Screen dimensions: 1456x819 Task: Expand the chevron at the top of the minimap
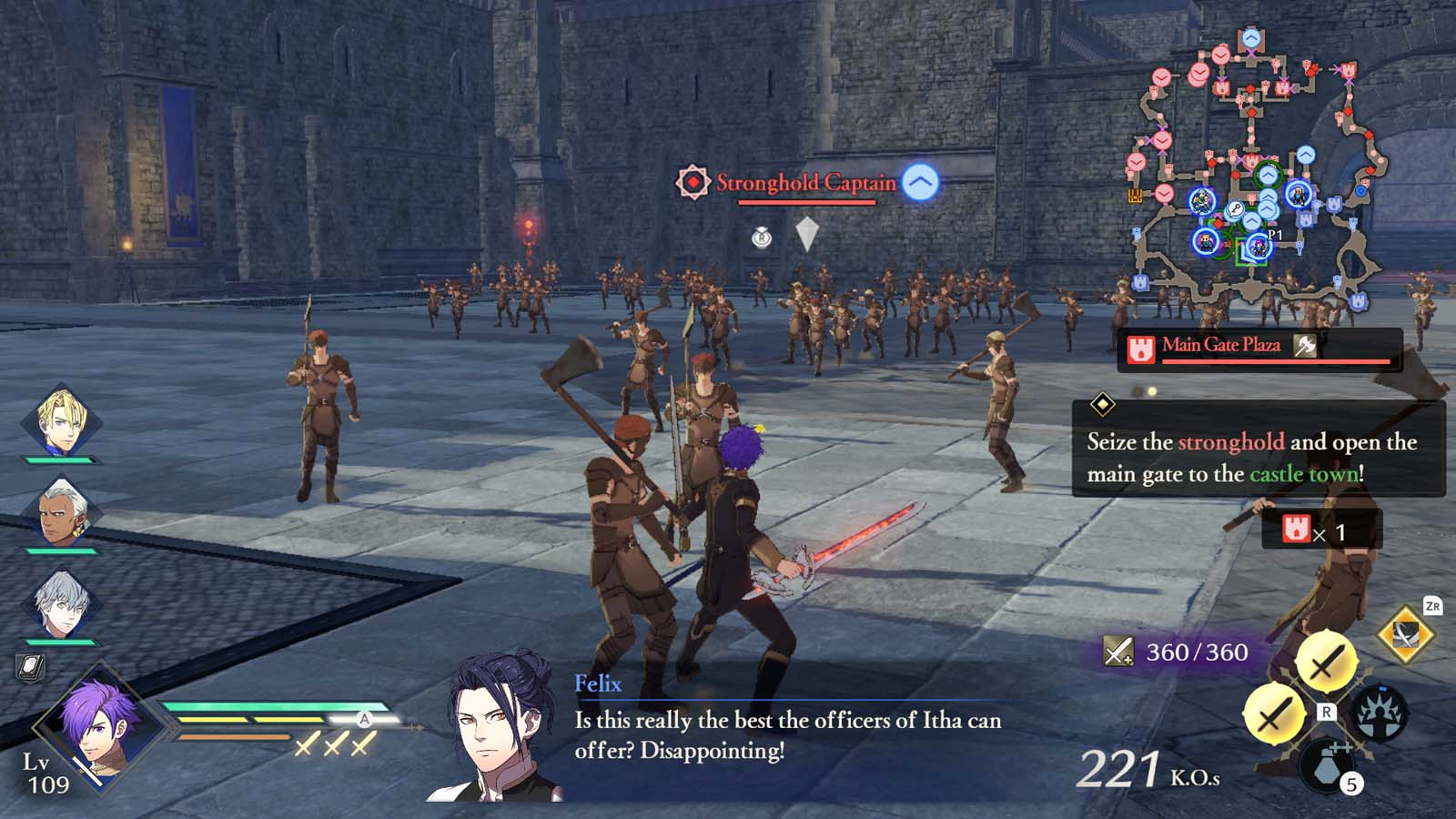[x=1249, y=37]
